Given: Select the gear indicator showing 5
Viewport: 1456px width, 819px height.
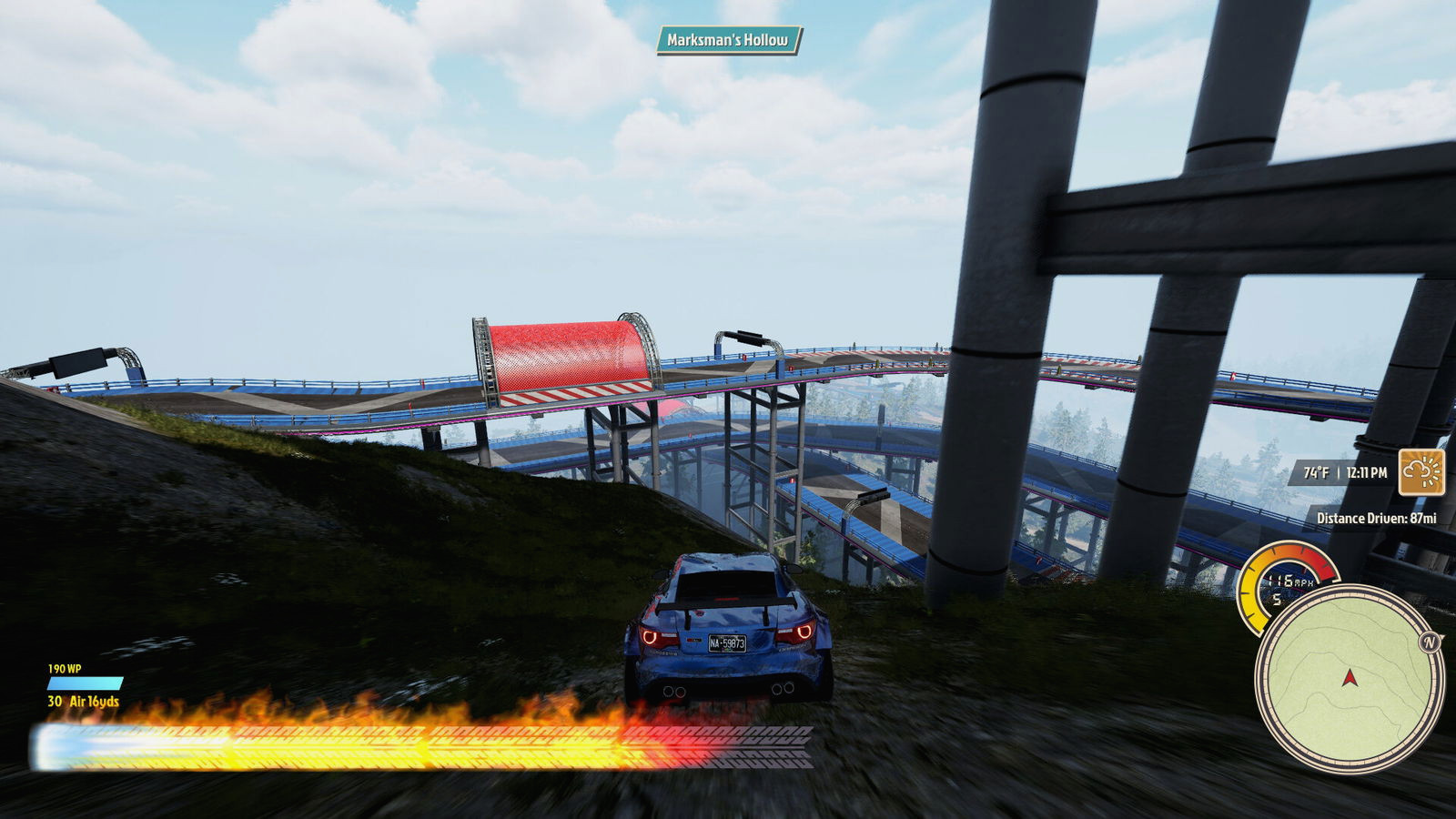Looking at the screenshot, I should (1278, 600).
